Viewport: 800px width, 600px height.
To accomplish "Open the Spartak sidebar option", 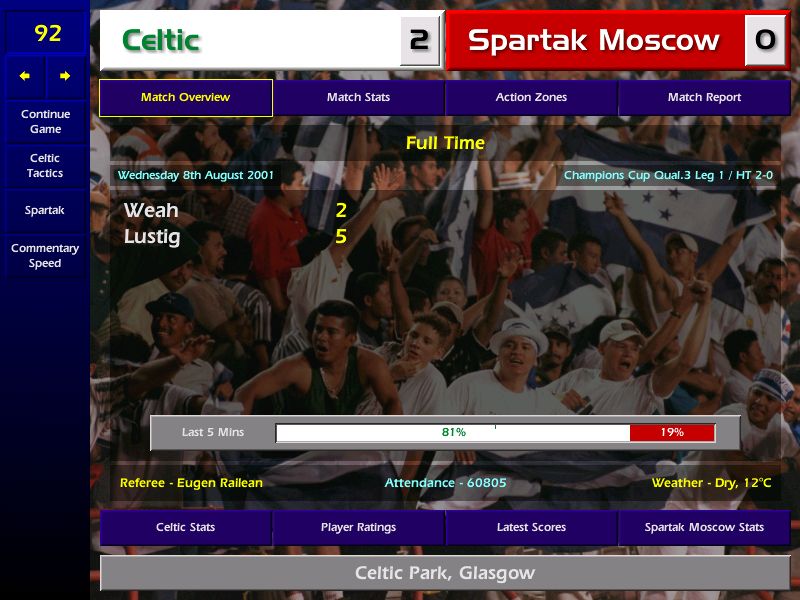I will [x=45, y=211].
